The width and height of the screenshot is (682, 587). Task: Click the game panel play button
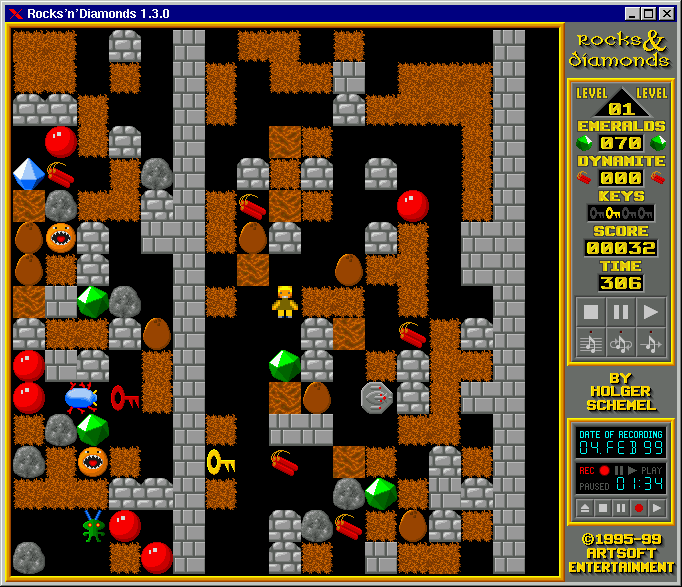(651, 312)
